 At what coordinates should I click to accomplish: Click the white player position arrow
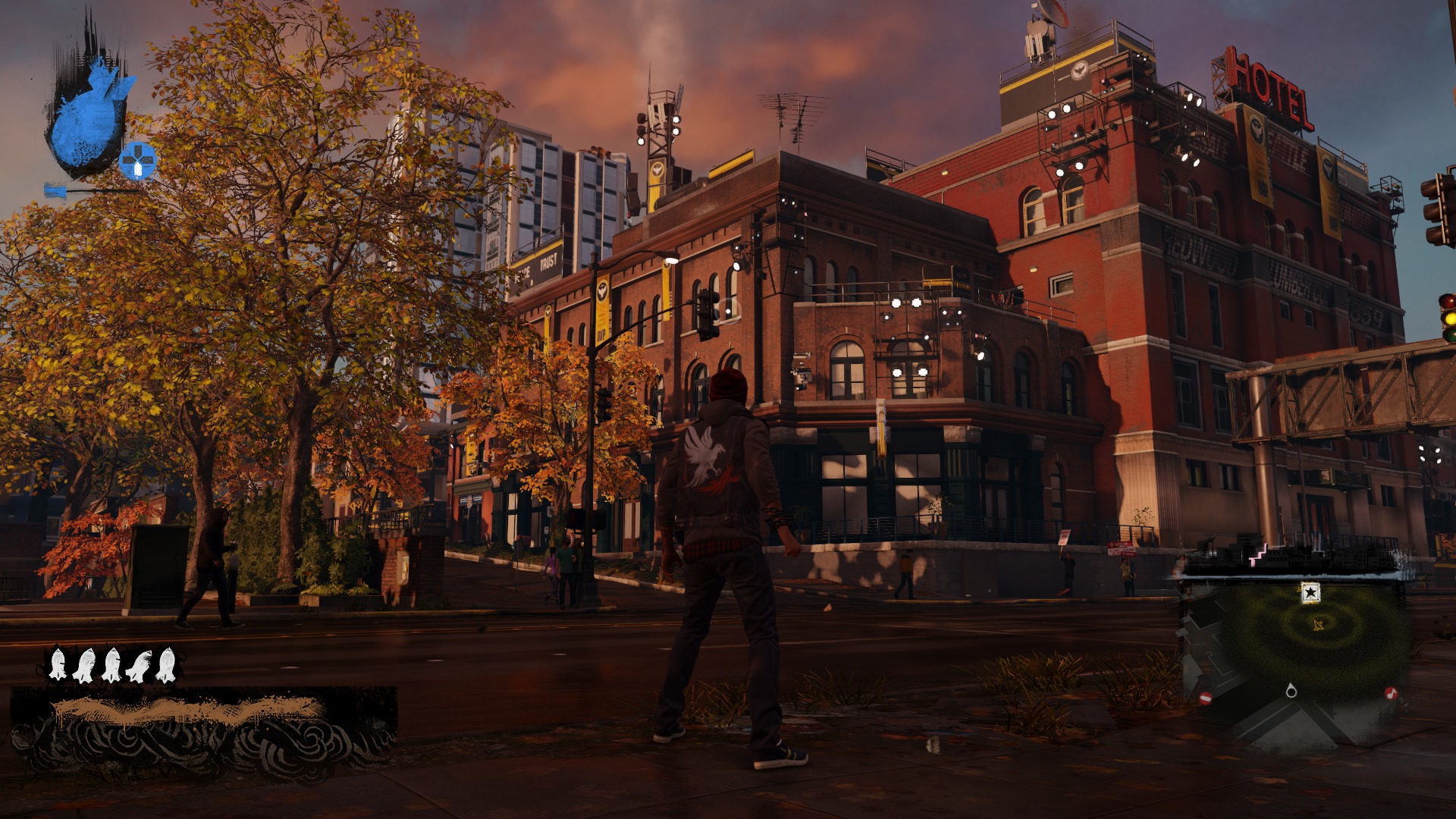(x=1291, y=691)
